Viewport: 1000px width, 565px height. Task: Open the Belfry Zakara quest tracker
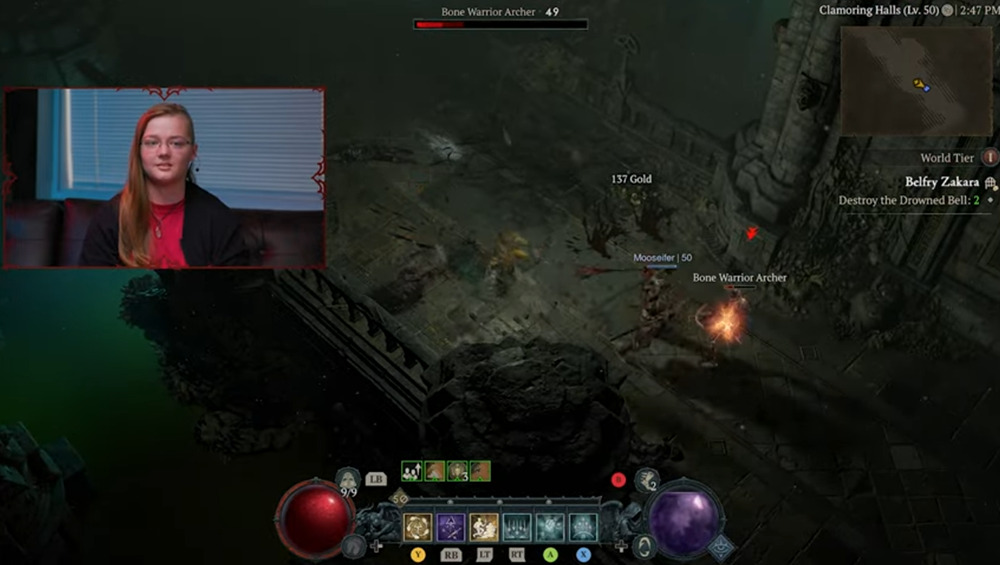941,182
